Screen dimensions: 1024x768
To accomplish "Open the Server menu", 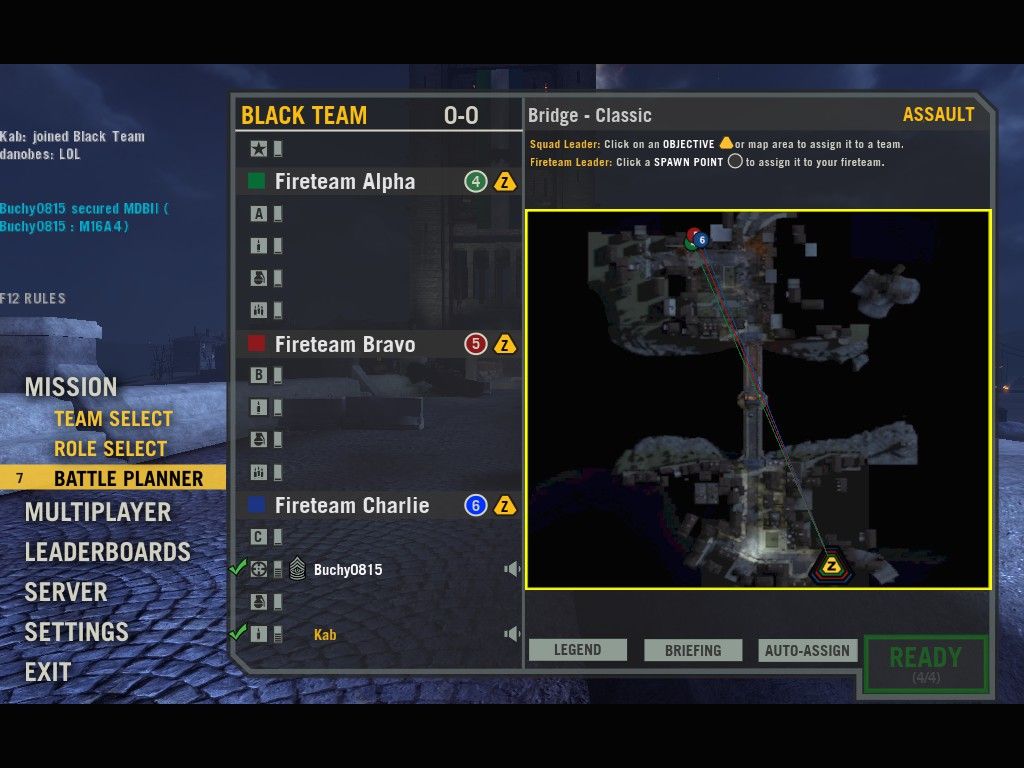I will (66, 592).
